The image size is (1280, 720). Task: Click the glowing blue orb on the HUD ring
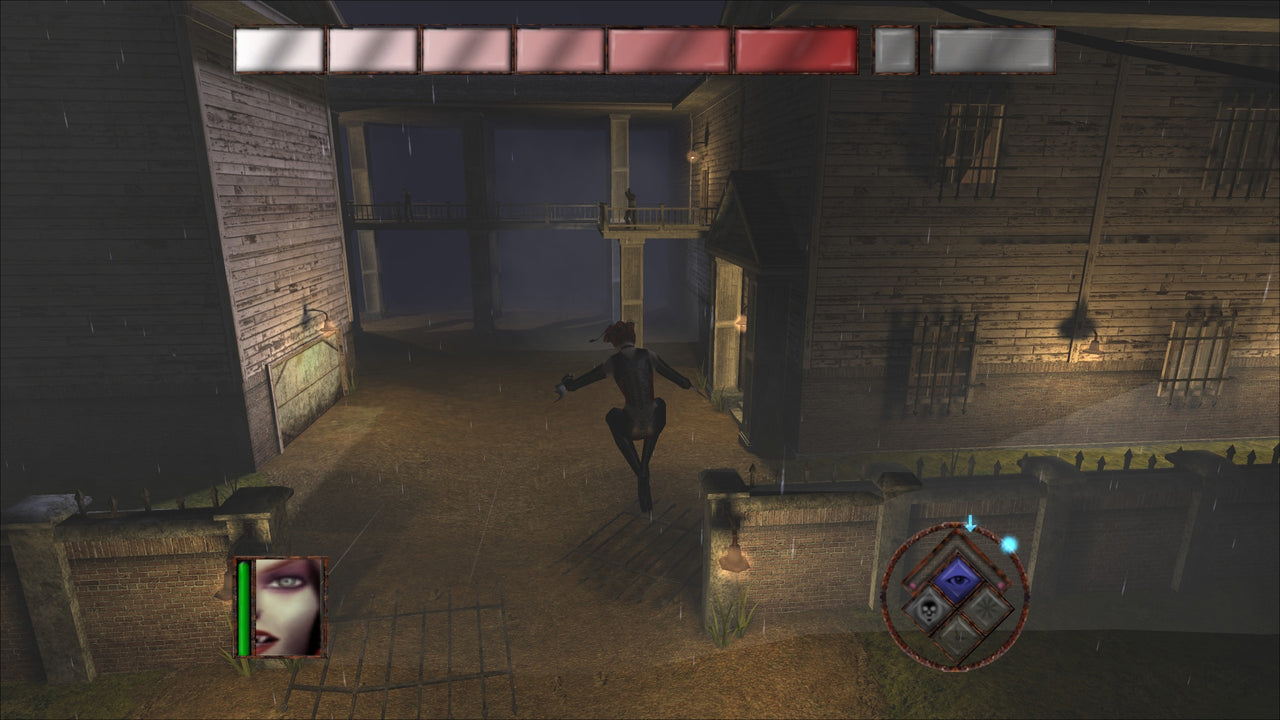(x=1009, y=545)
